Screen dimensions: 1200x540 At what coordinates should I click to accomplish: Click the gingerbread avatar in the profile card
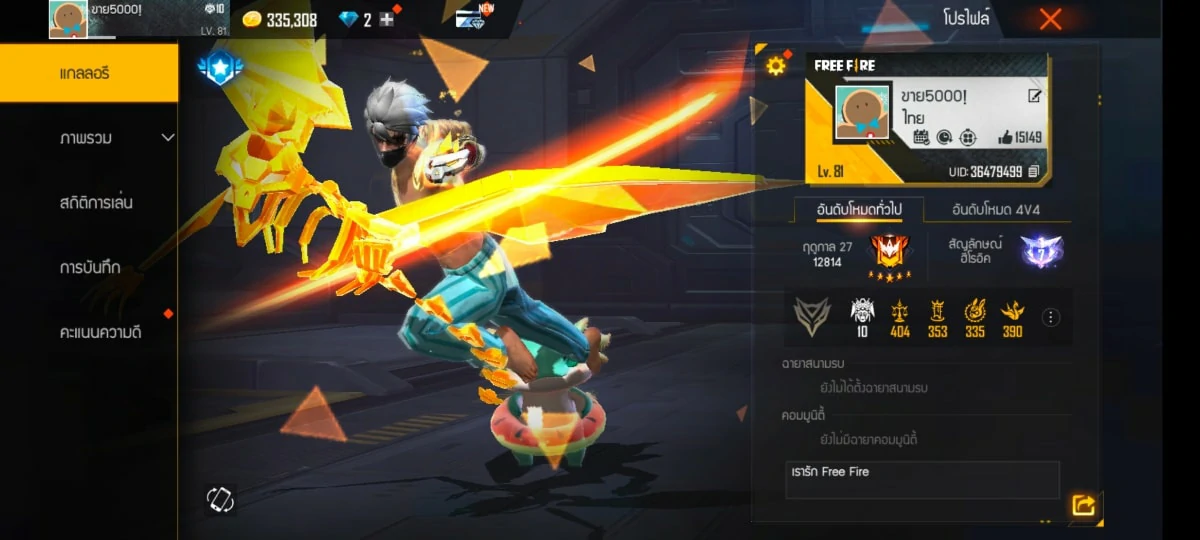tap(862, 112)
